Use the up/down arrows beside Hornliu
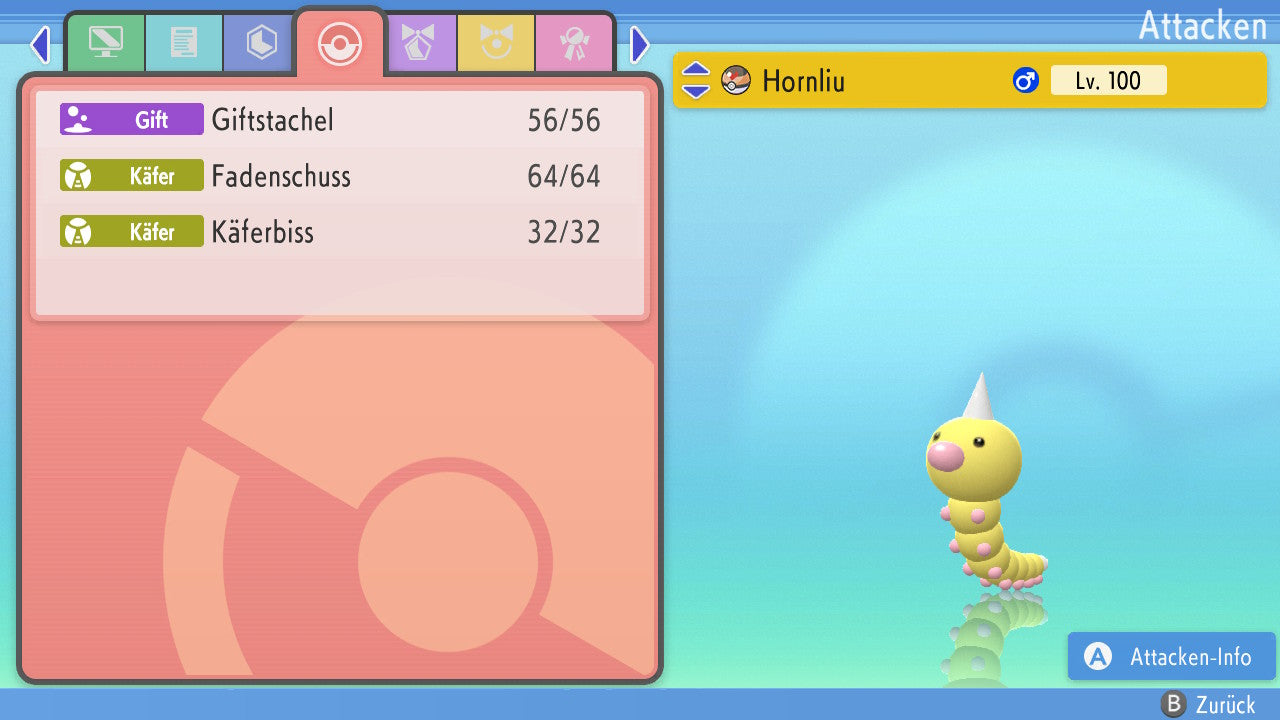 point(696,80)
